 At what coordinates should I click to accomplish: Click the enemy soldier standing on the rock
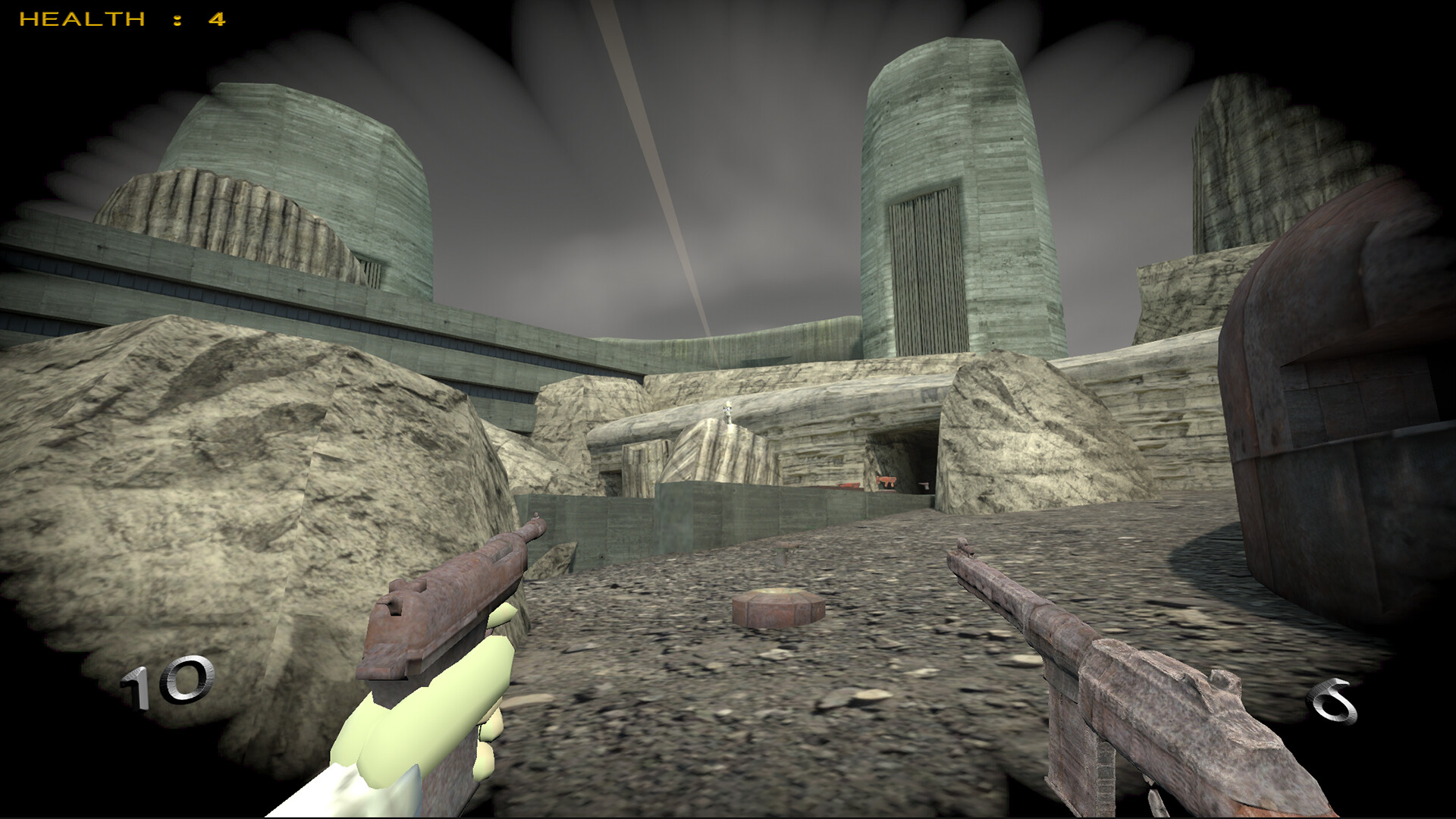click(727, 413)
